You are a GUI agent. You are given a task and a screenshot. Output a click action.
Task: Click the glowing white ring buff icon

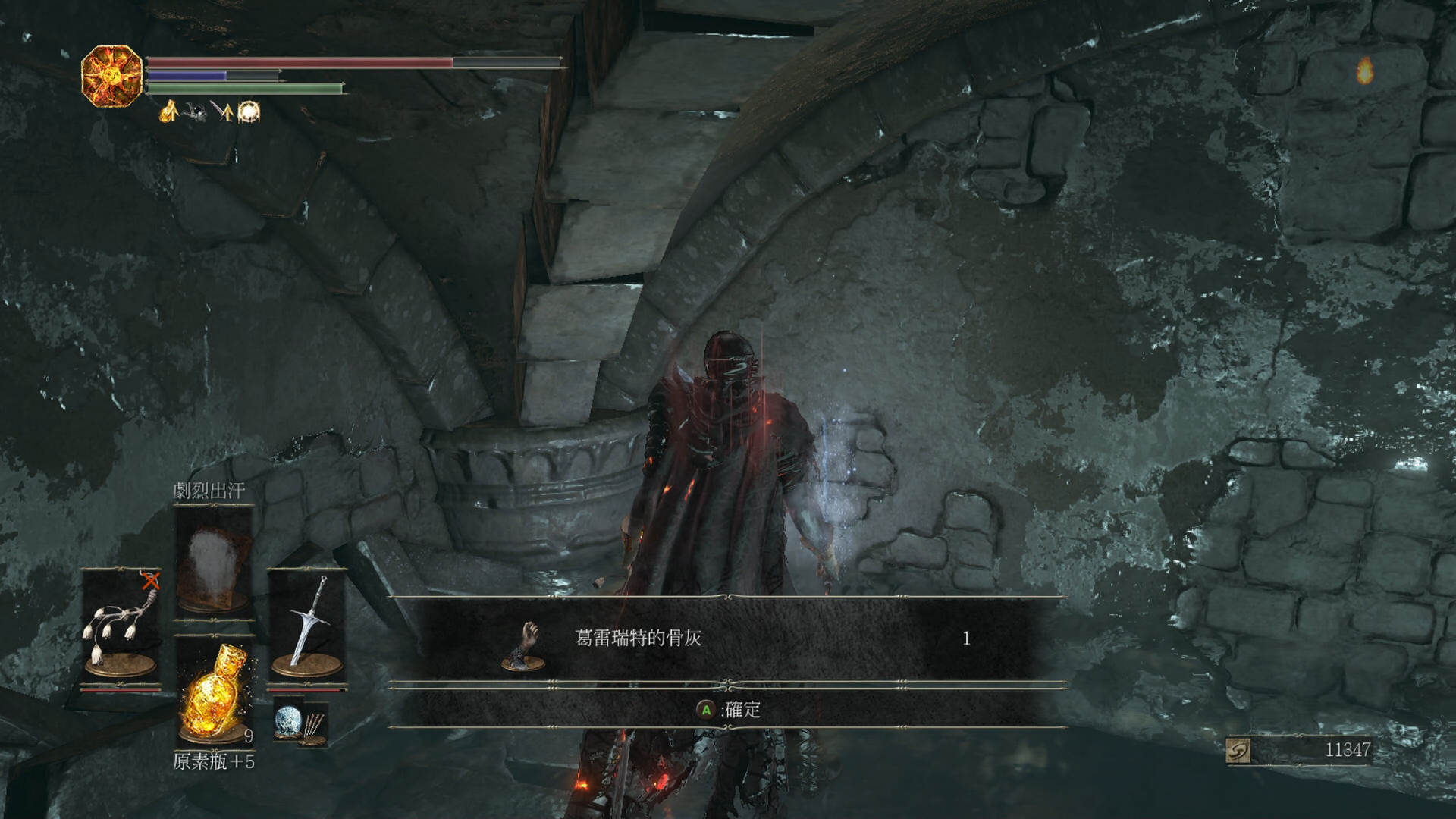click(249, 111)
